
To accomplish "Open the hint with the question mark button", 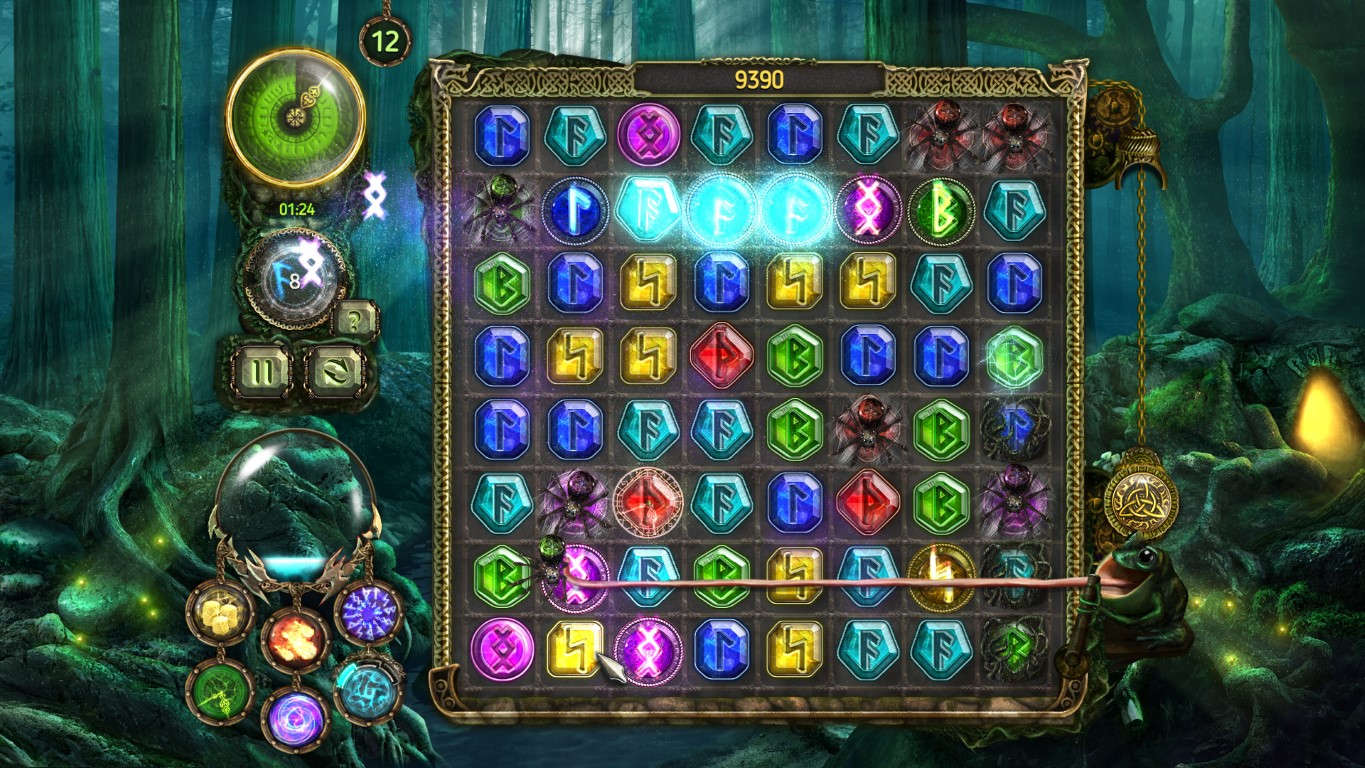I will click(x=353, y=320).
